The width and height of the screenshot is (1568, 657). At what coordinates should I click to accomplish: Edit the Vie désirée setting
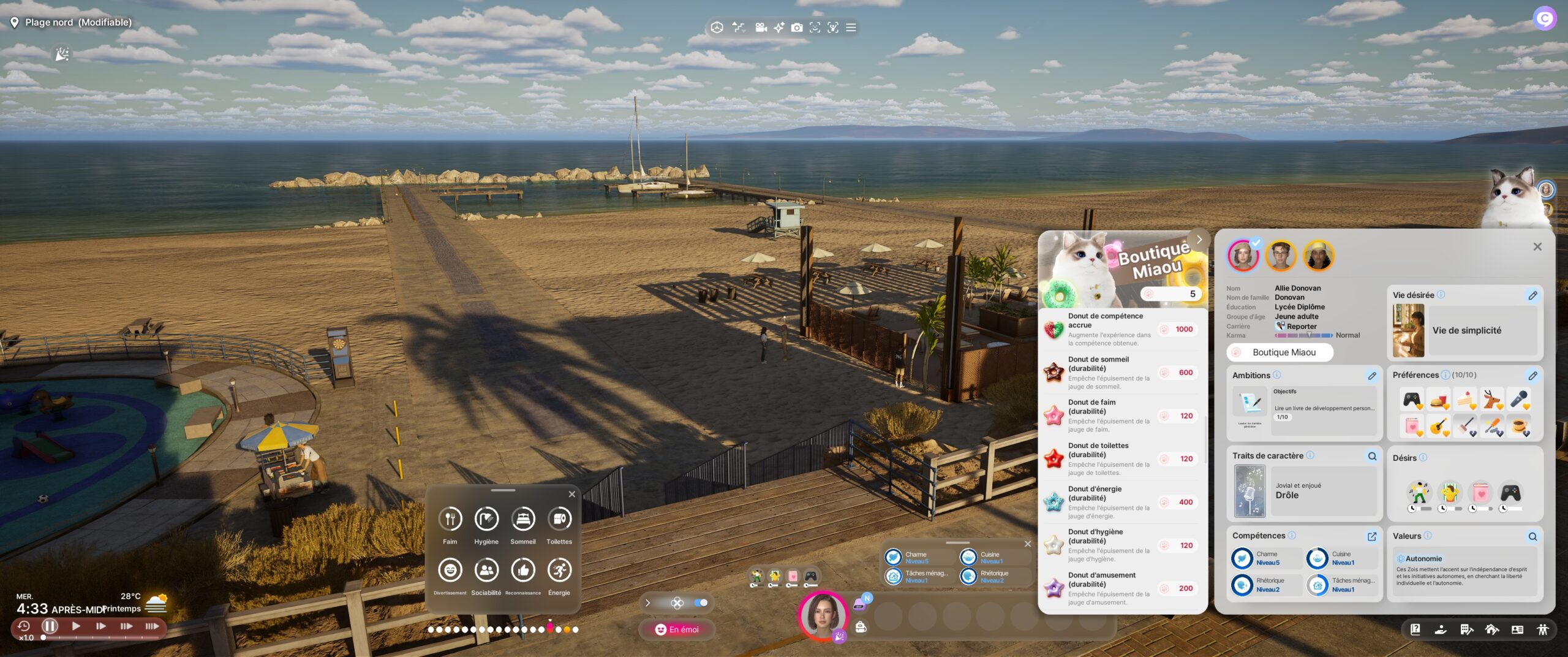[1532, 295]
